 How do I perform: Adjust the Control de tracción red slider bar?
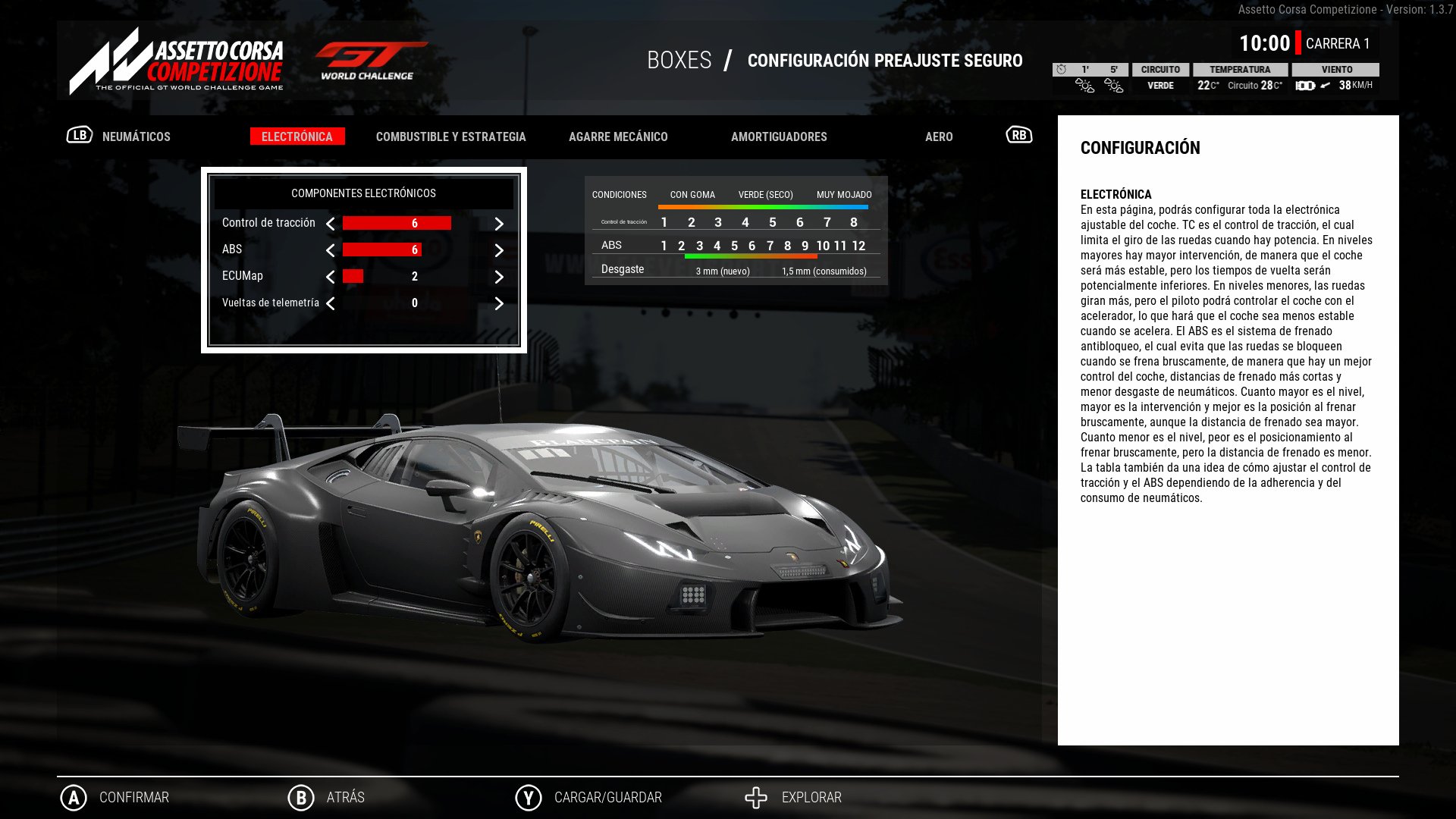tap(396, 223)
